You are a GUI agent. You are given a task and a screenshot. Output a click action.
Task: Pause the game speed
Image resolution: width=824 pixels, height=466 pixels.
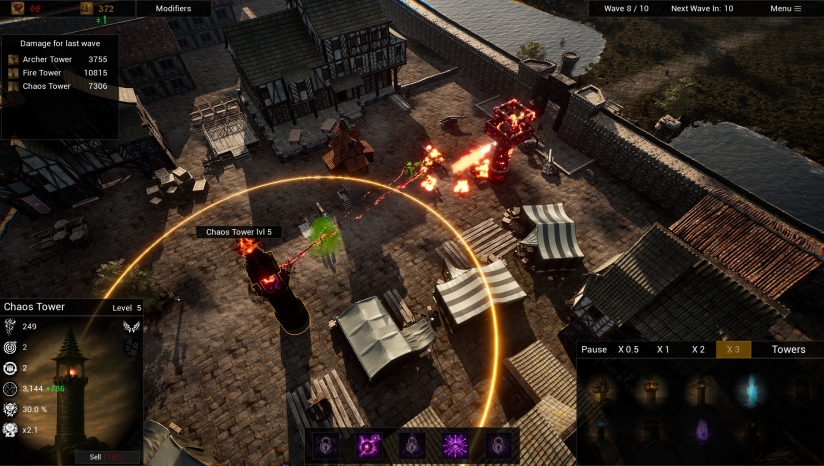(594, 350)
